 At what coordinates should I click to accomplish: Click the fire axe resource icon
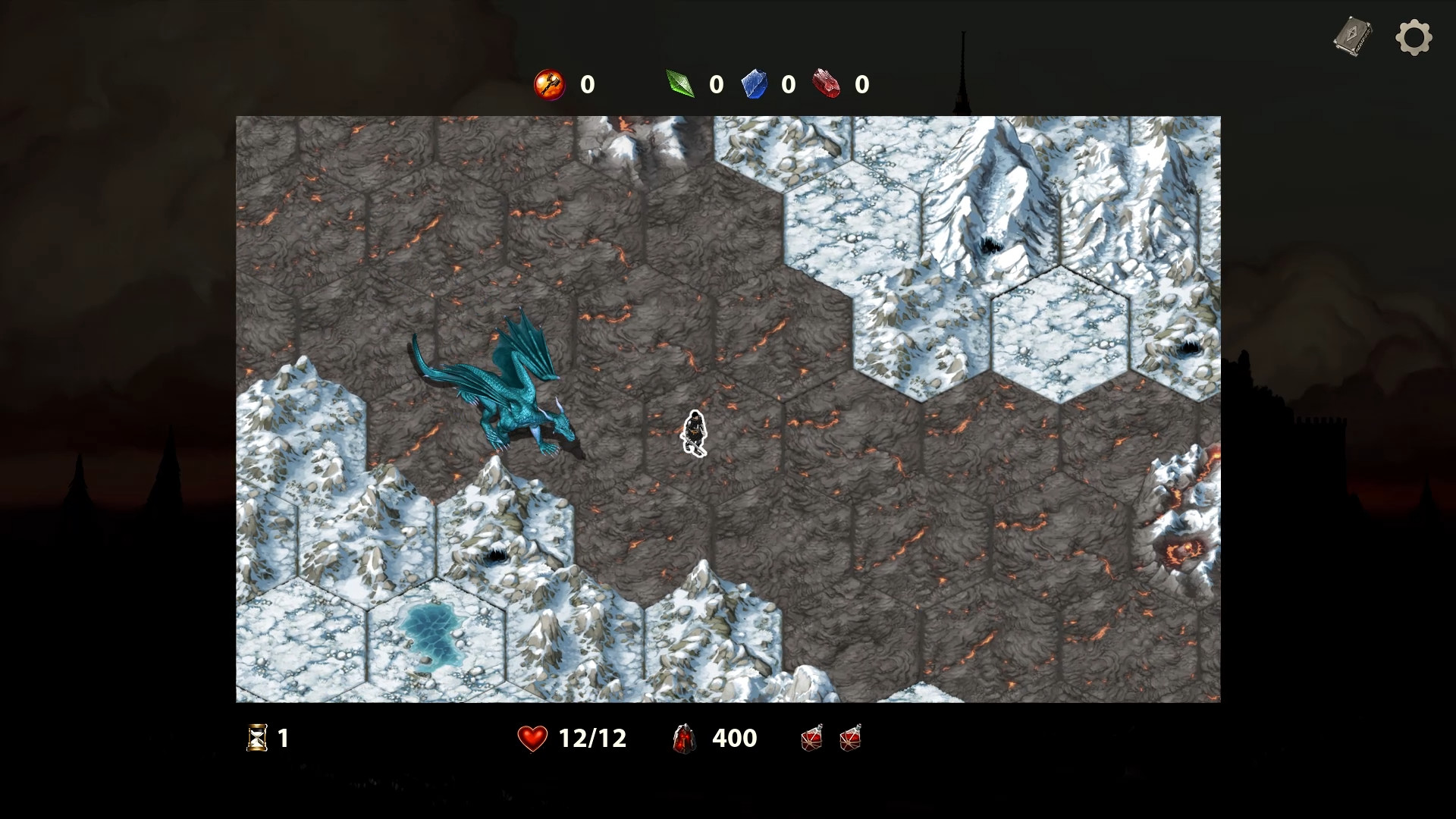point(549,84)
